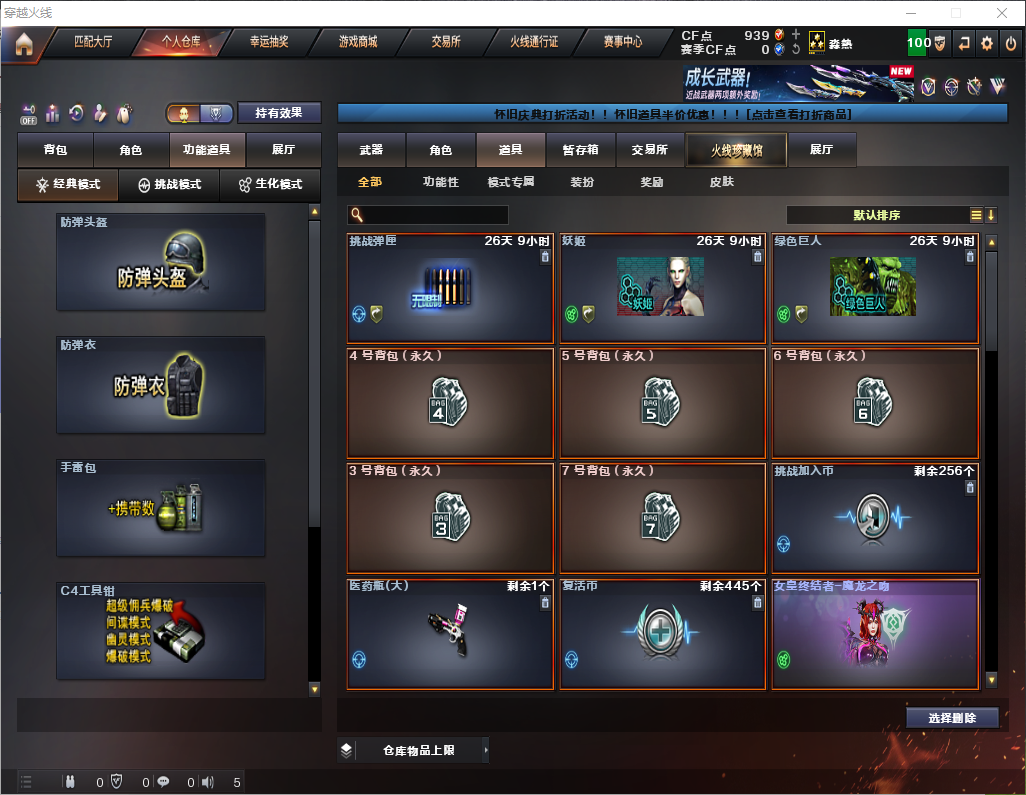This screenshot has width=1026, height=795.
Task: Open settings via the gear icon
Action: 987,43
